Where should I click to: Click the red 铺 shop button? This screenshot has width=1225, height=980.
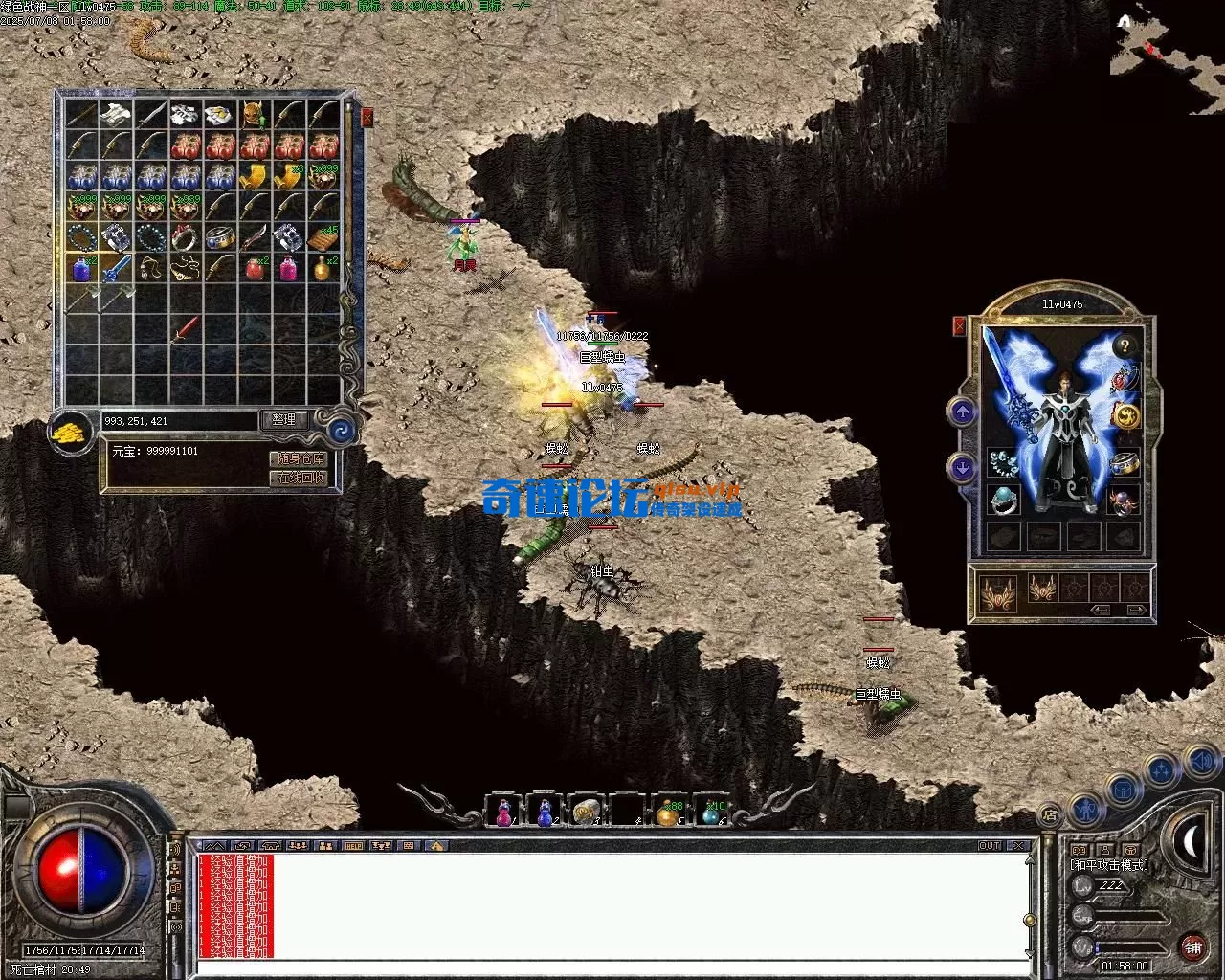pos(1192,948)
